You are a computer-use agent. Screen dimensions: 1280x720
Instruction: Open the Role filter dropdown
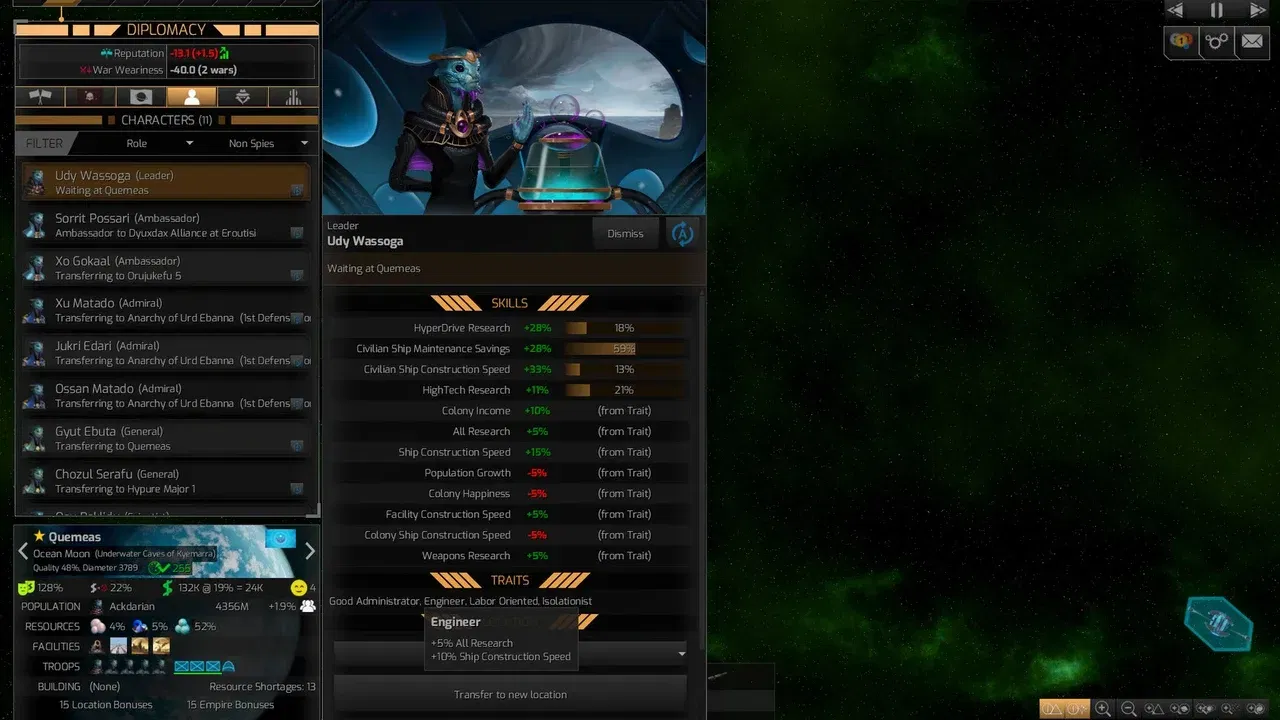(x=160, y=143)
